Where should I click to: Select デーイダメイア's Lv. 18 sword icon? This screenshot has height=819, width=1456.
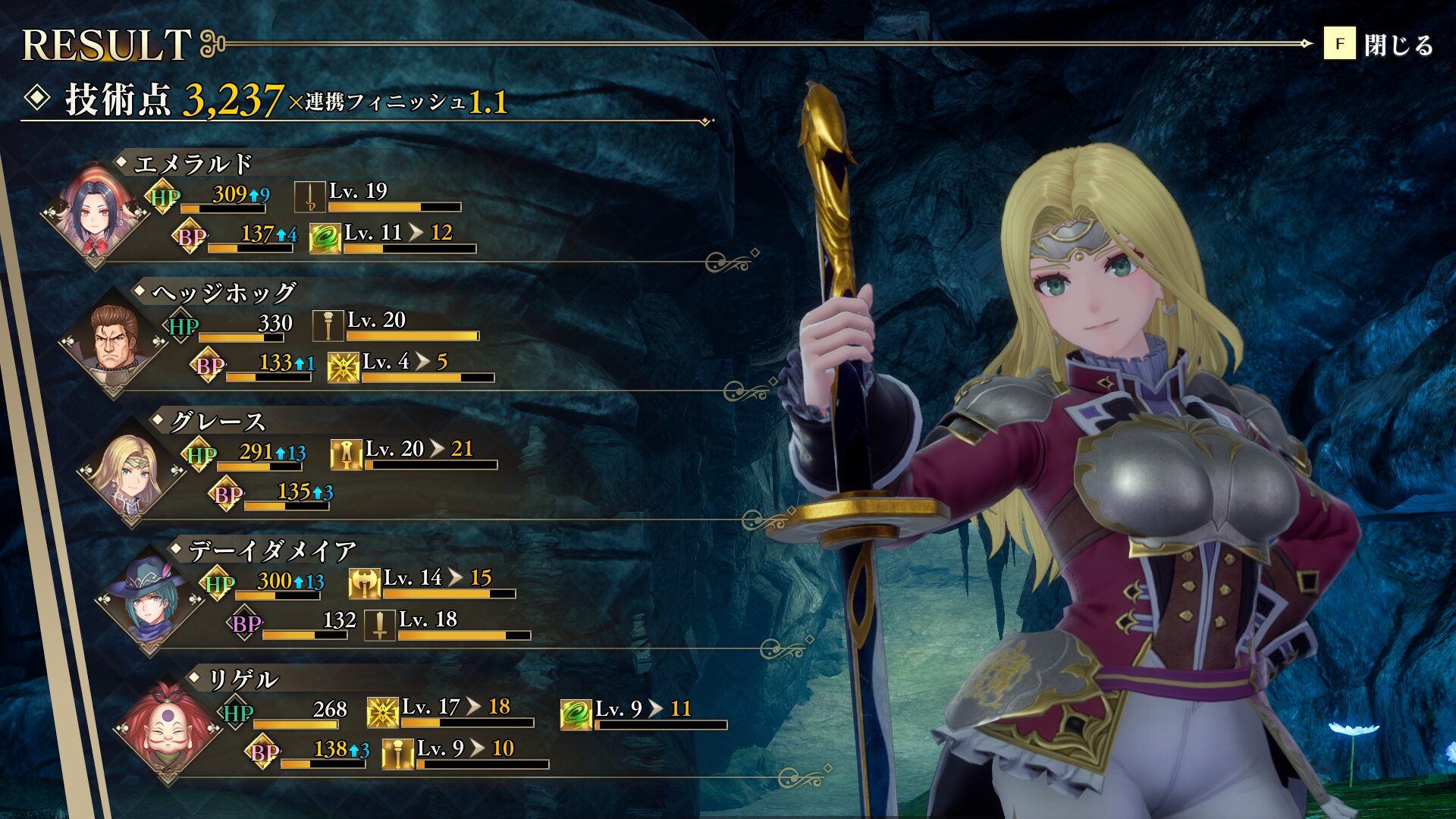(x=379, y=625)
